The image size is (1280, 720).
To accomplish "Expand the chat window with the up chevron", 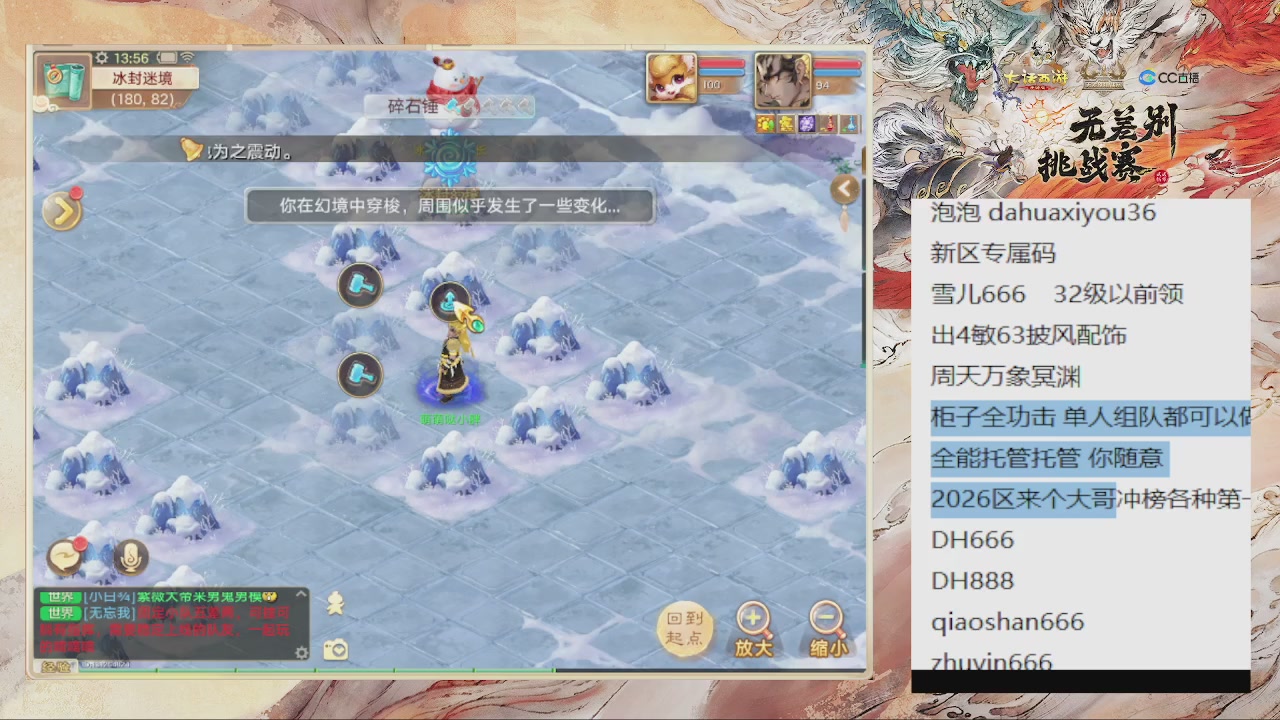I will point(301,595).
